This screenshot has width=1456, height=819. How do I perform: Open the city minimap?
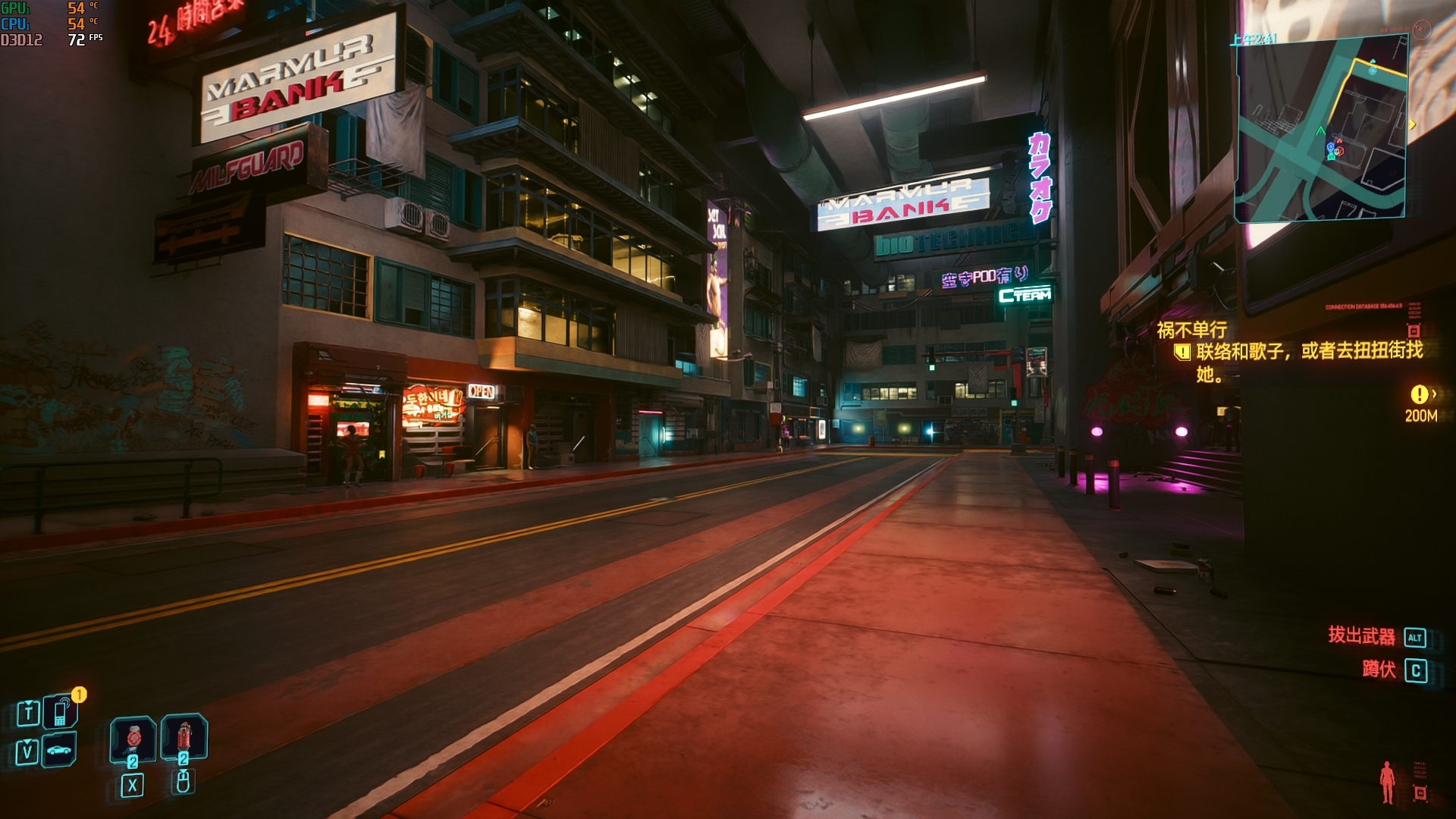[1320, 129]
